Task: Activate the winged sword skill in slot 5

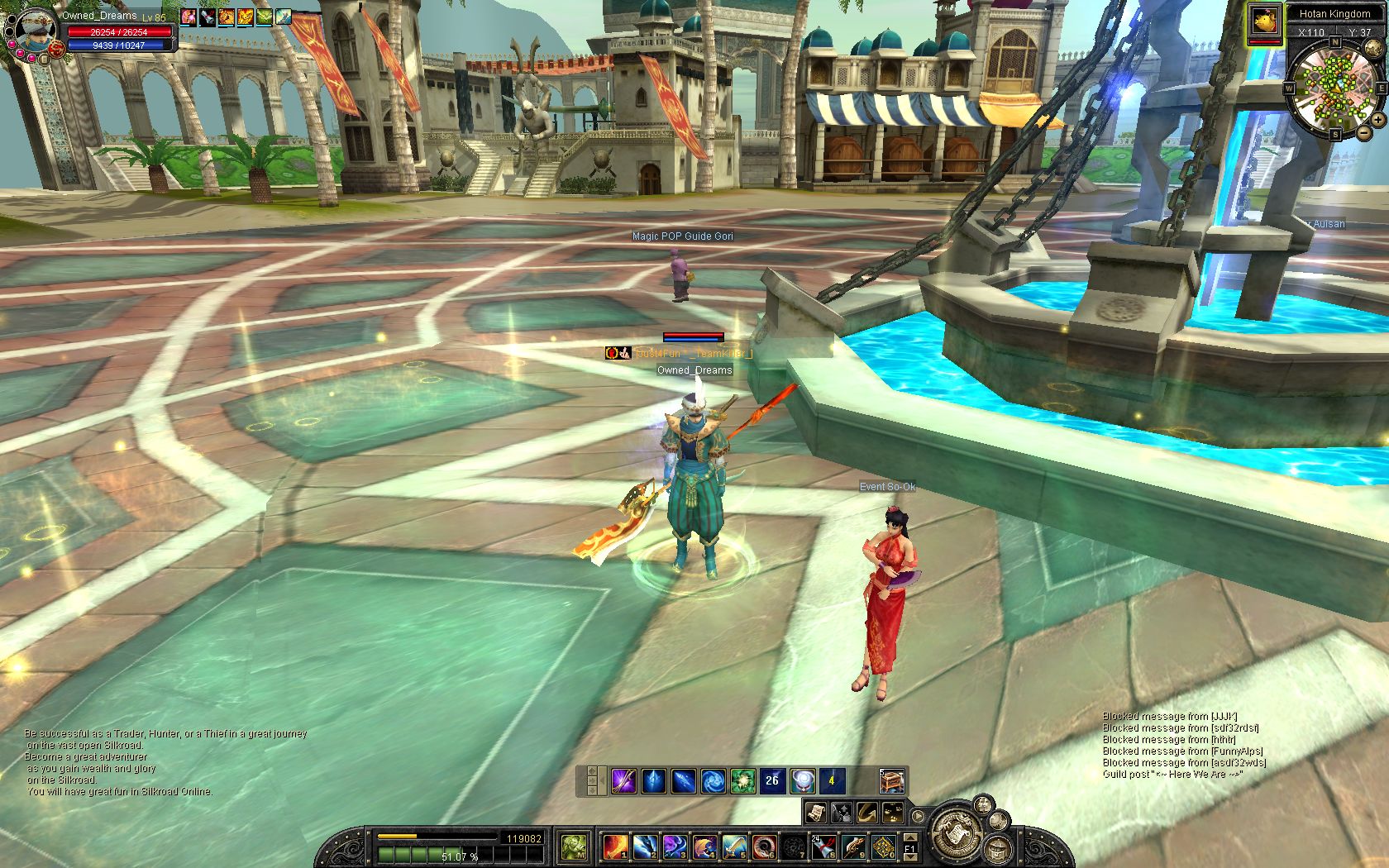Action: point(733,847)
